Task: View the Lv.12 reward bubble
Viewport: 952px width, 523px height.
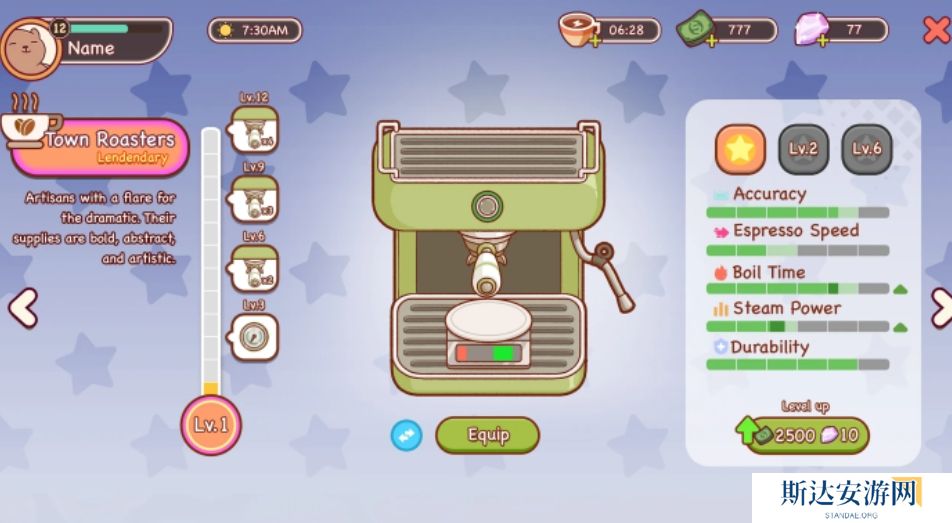Action: 254,130
